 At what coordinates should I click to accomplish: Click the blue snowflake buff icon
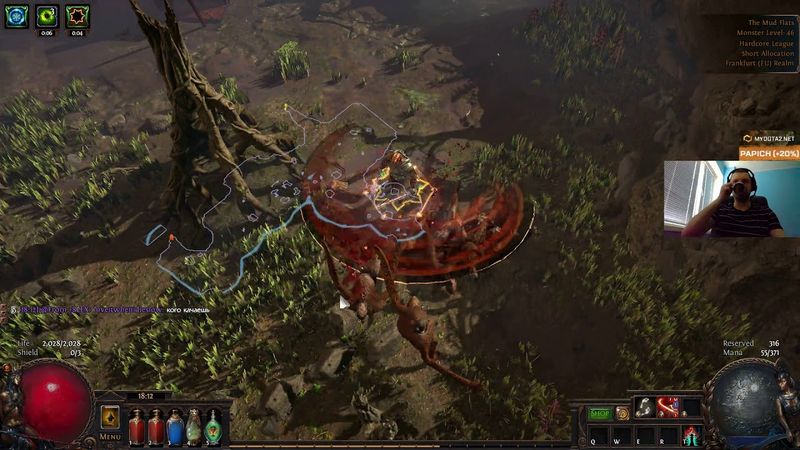(16, 16)
